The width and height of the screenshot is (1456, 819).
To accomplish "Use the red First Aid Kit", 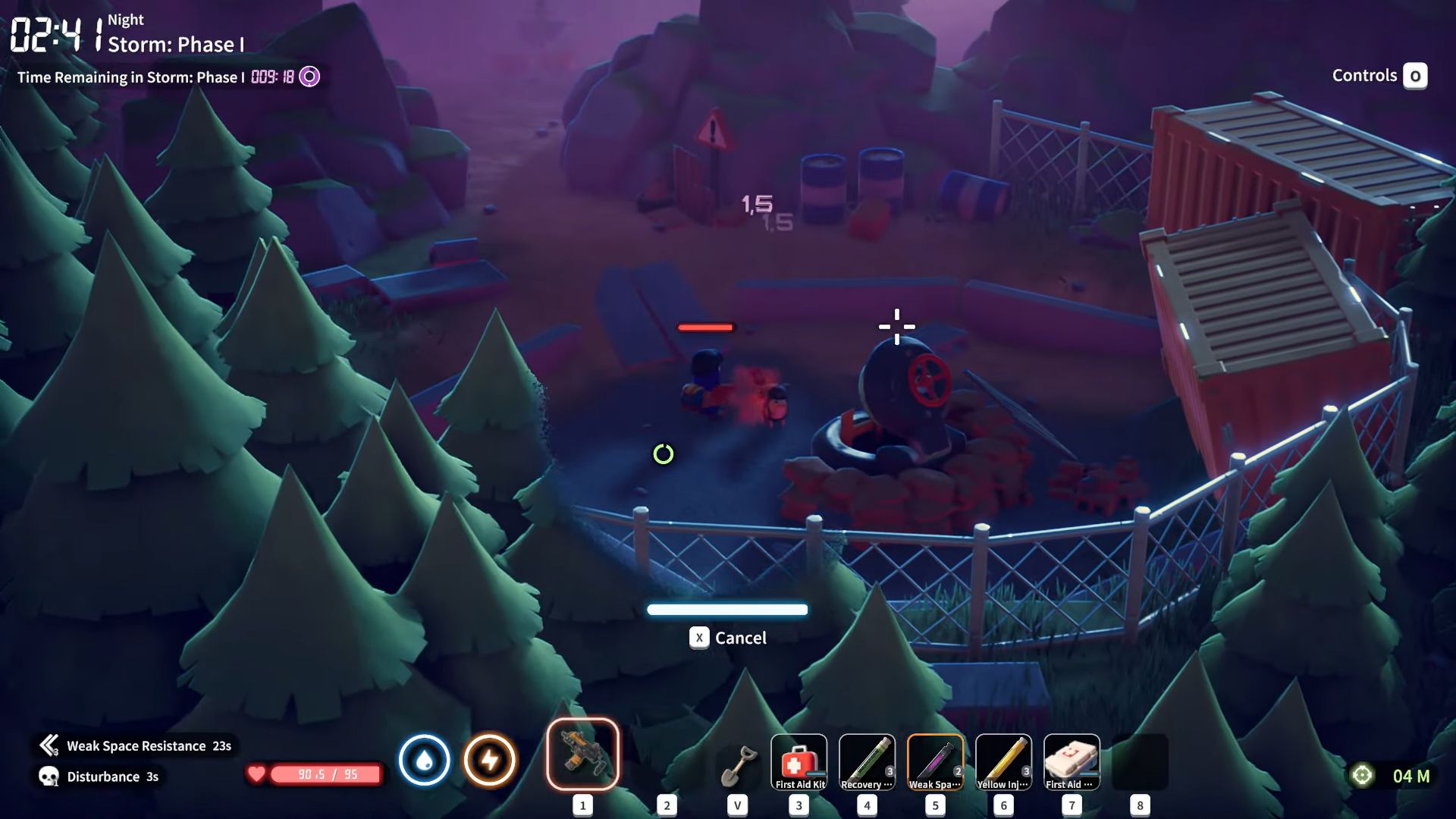I will [x=799, y=762].
